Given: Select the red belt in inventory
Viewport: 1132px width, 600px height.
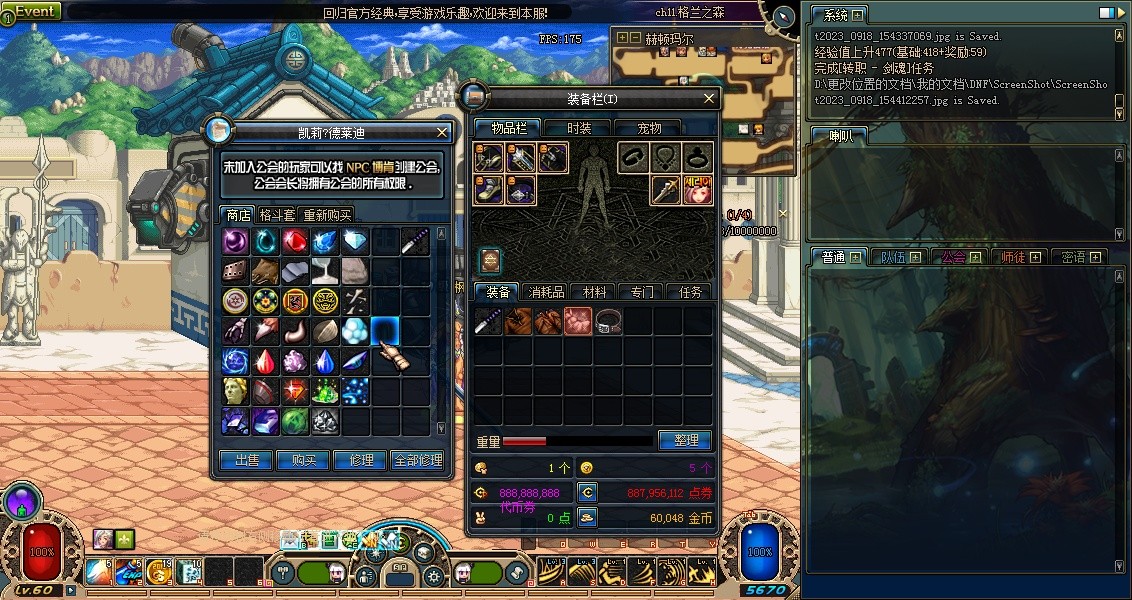Looking at the screenshot, I should pyautogui.click(x=609, y=321).
